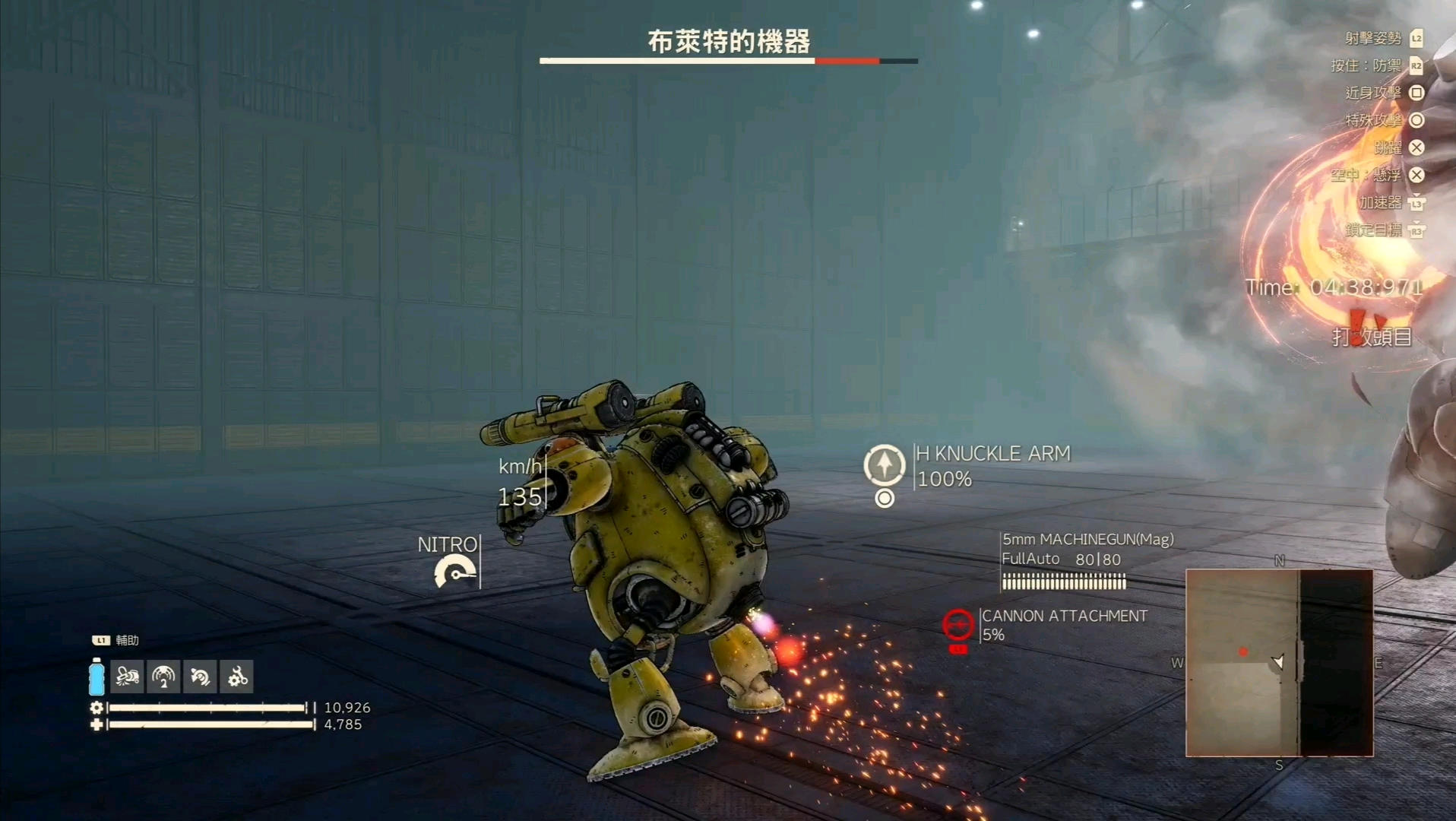Select the red Cannon Attachment weapon icon
Viewport: 1456px width, 821px height.
(957, 625)
